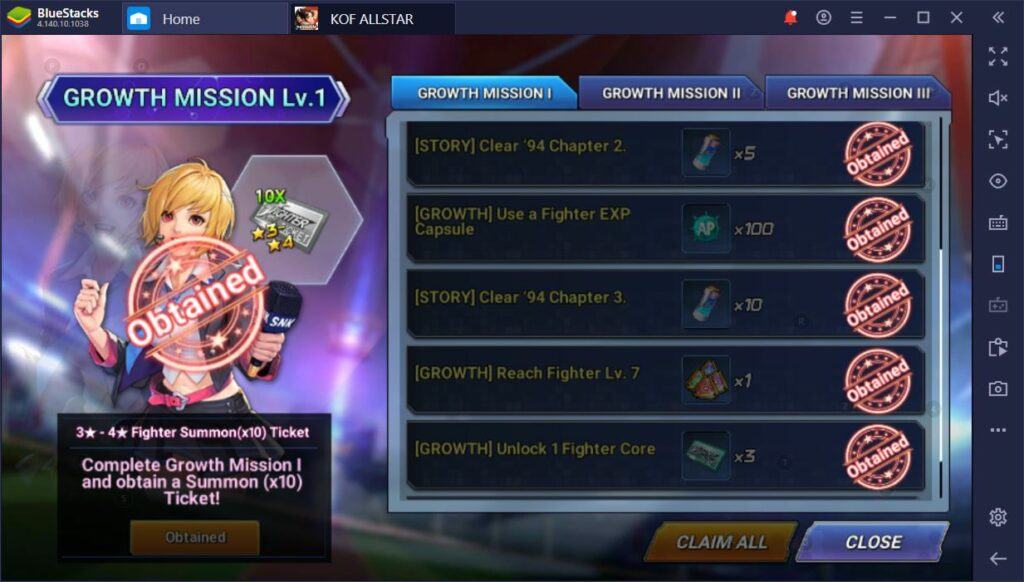Screen dimensions: 1024x582
Task: Close the Growth Mission window
Action: tap(872, 542)
